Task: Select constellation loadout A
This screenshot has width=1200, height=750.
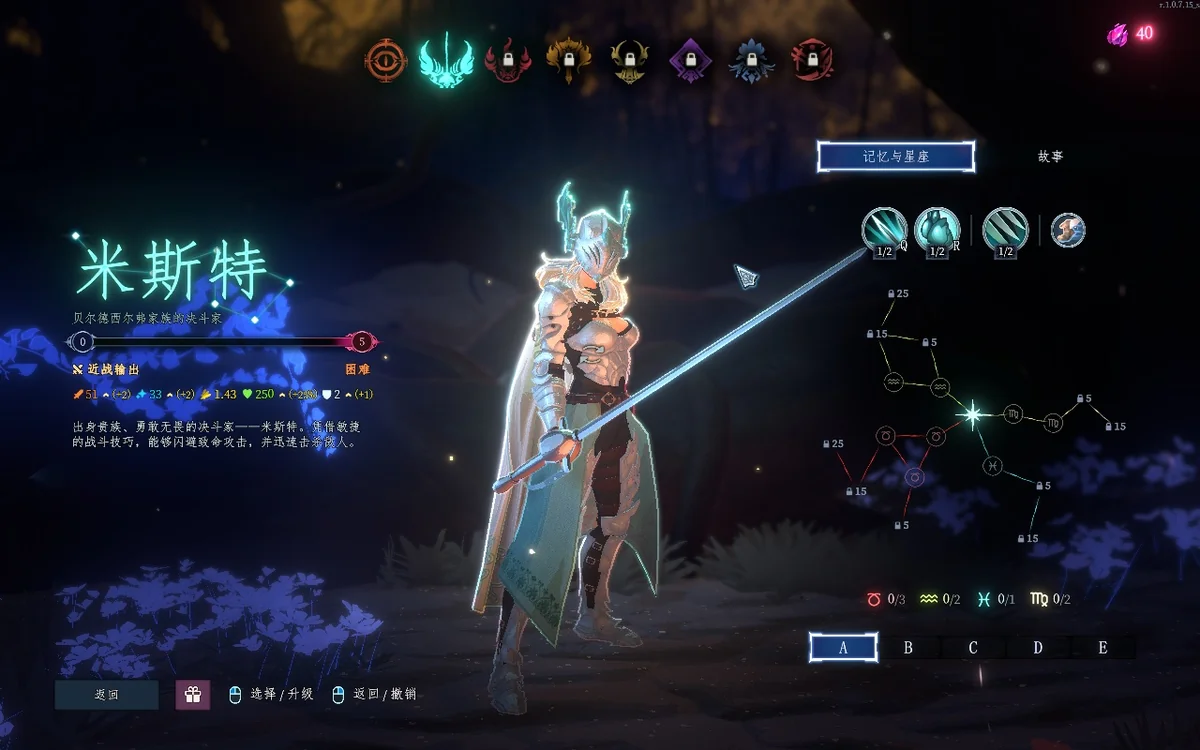Action: 843,647
